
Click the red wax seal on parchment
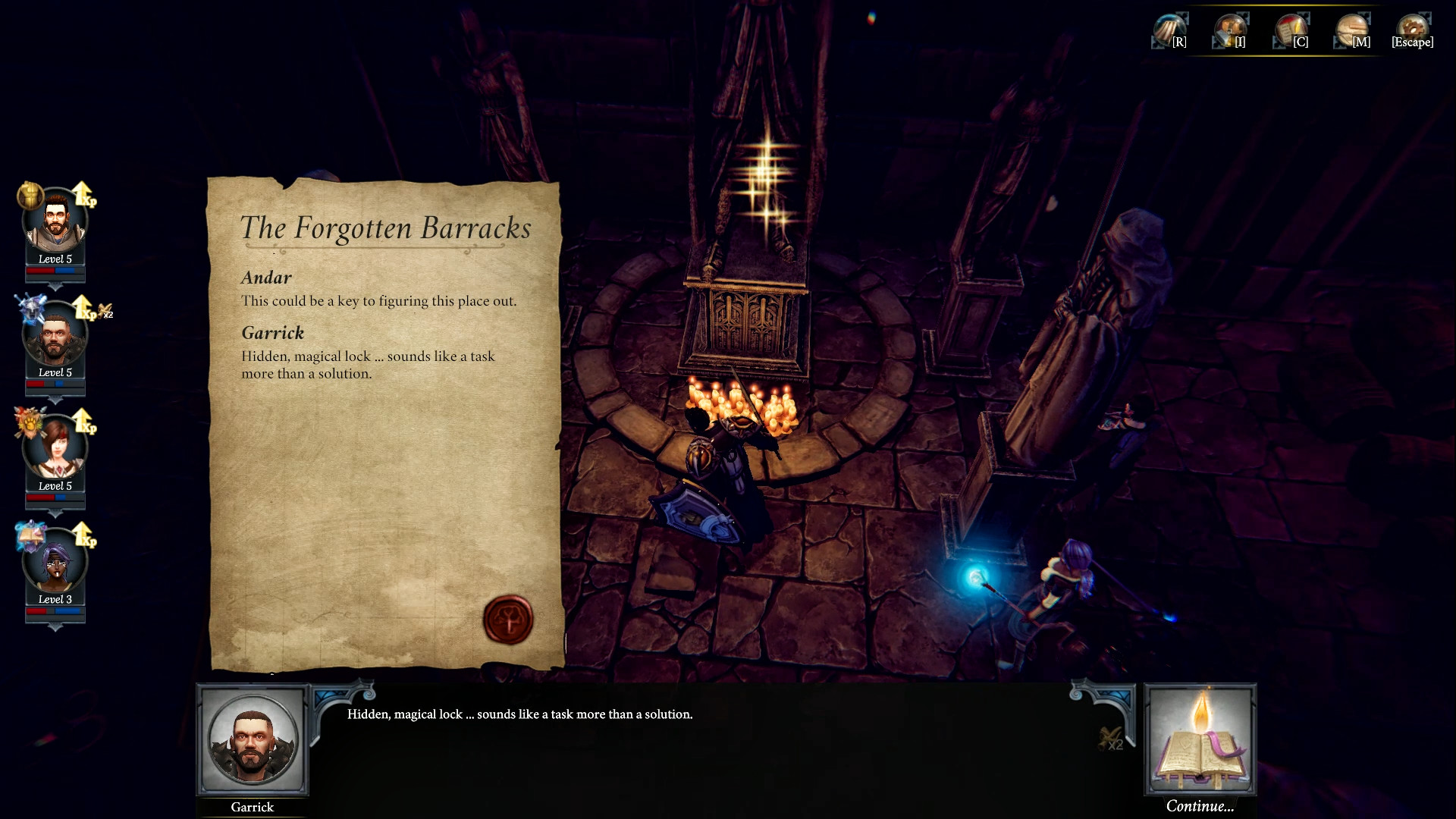click(x=508, y=619)
